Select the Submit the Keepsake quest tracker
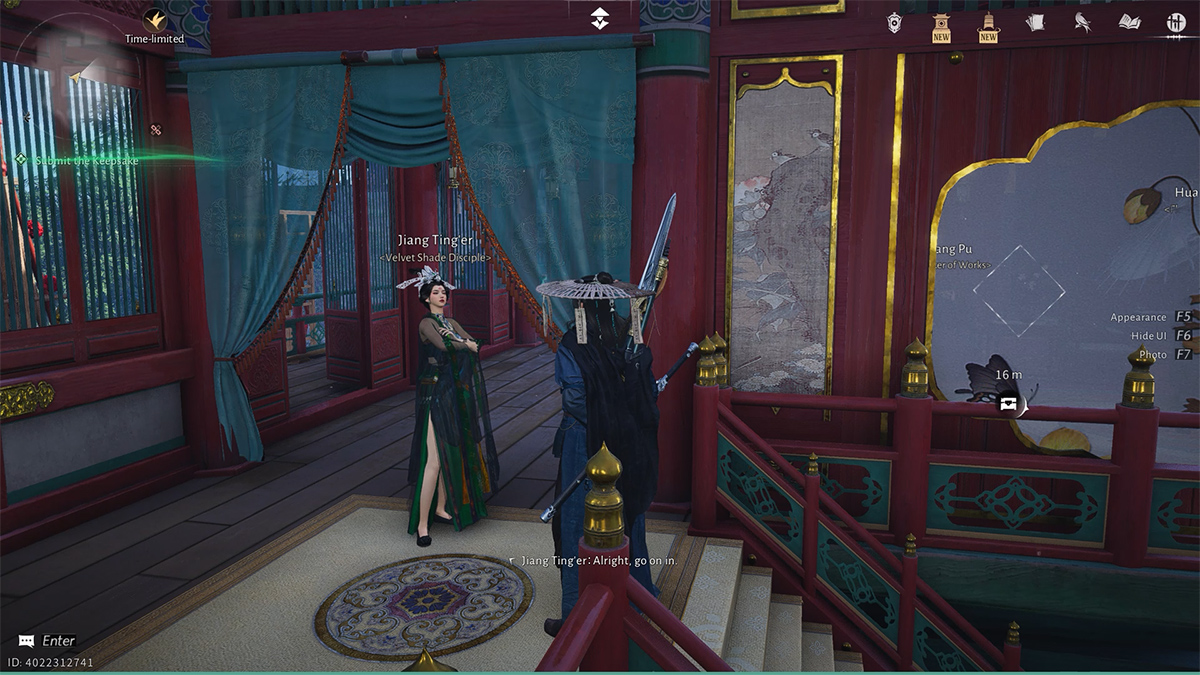The height and width of the screenshot is (675, 1200). [86, 160]
